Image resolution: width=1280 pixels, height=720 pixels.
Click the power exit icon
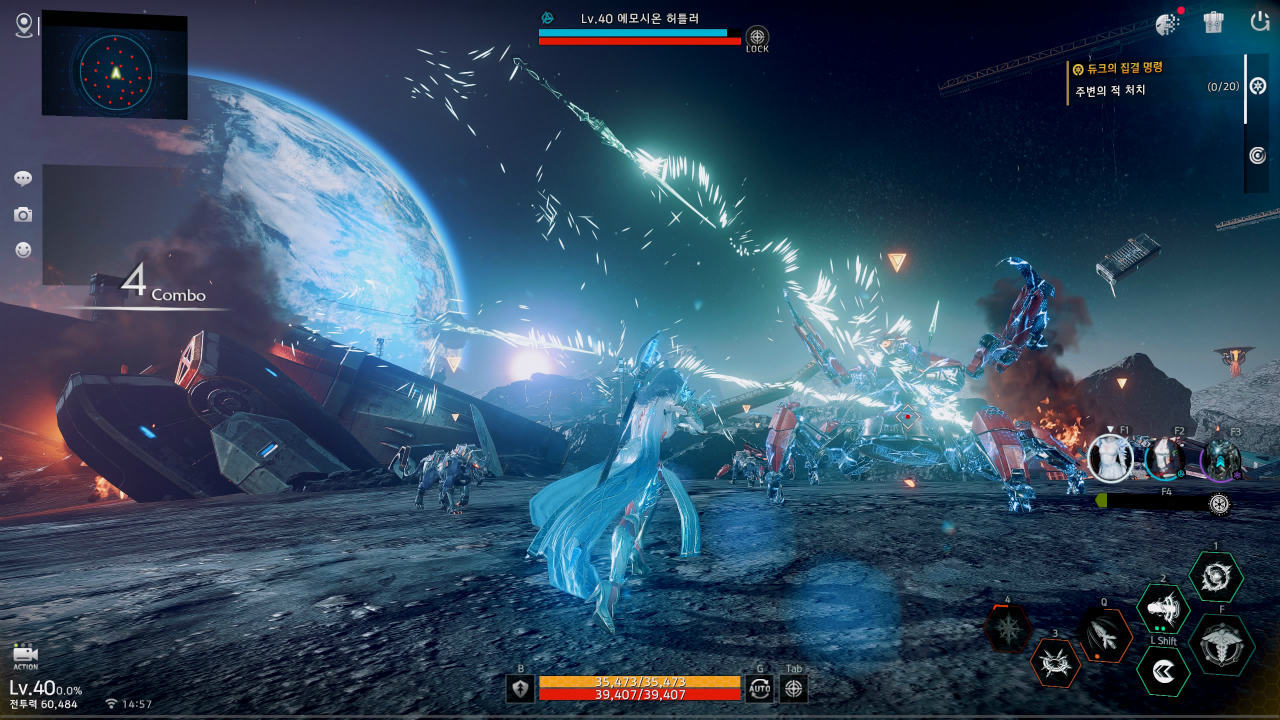pyautogui.click(x=1260, y=21)
